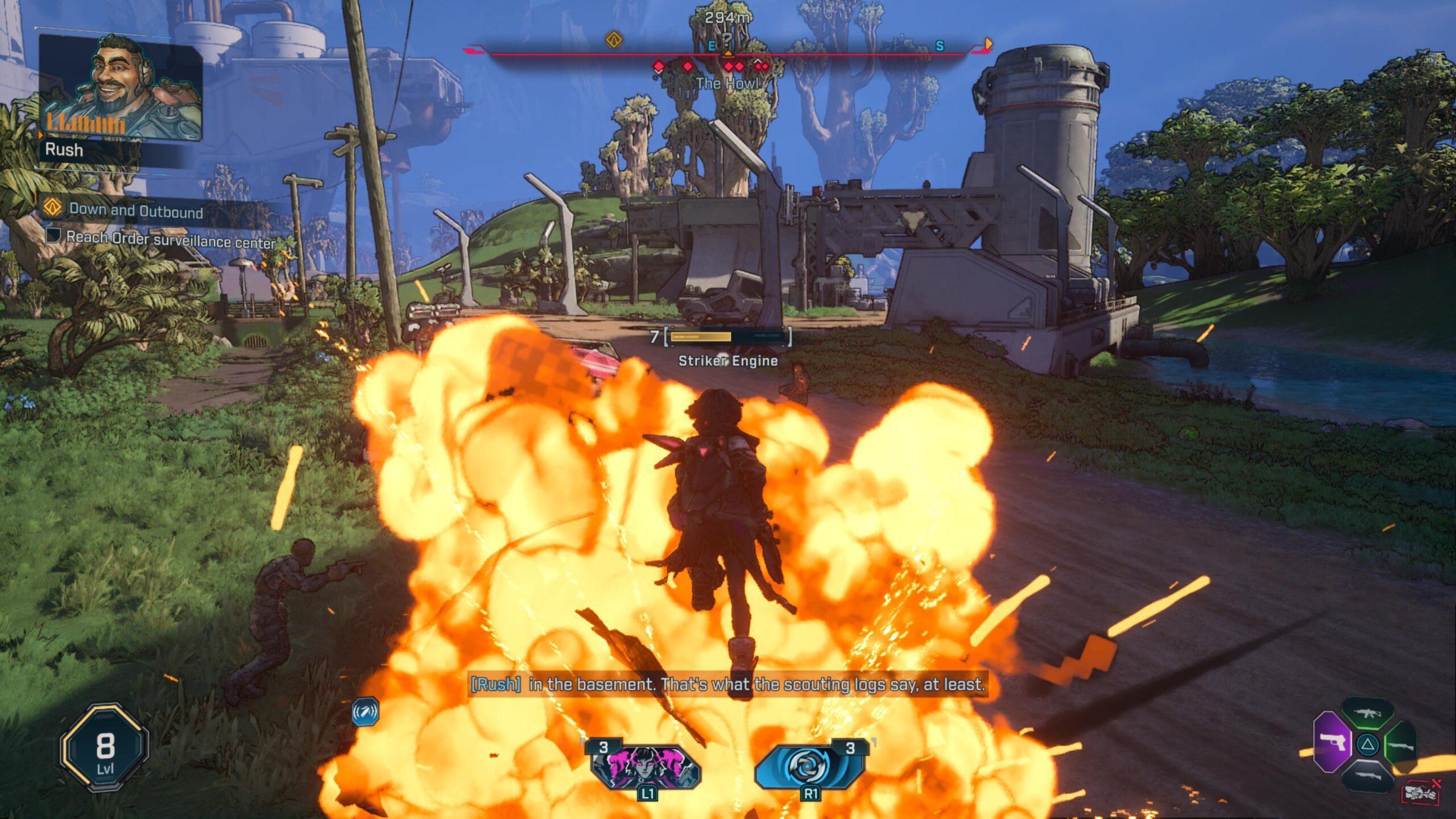Click Rush's speaker portrait

[121, 88]
